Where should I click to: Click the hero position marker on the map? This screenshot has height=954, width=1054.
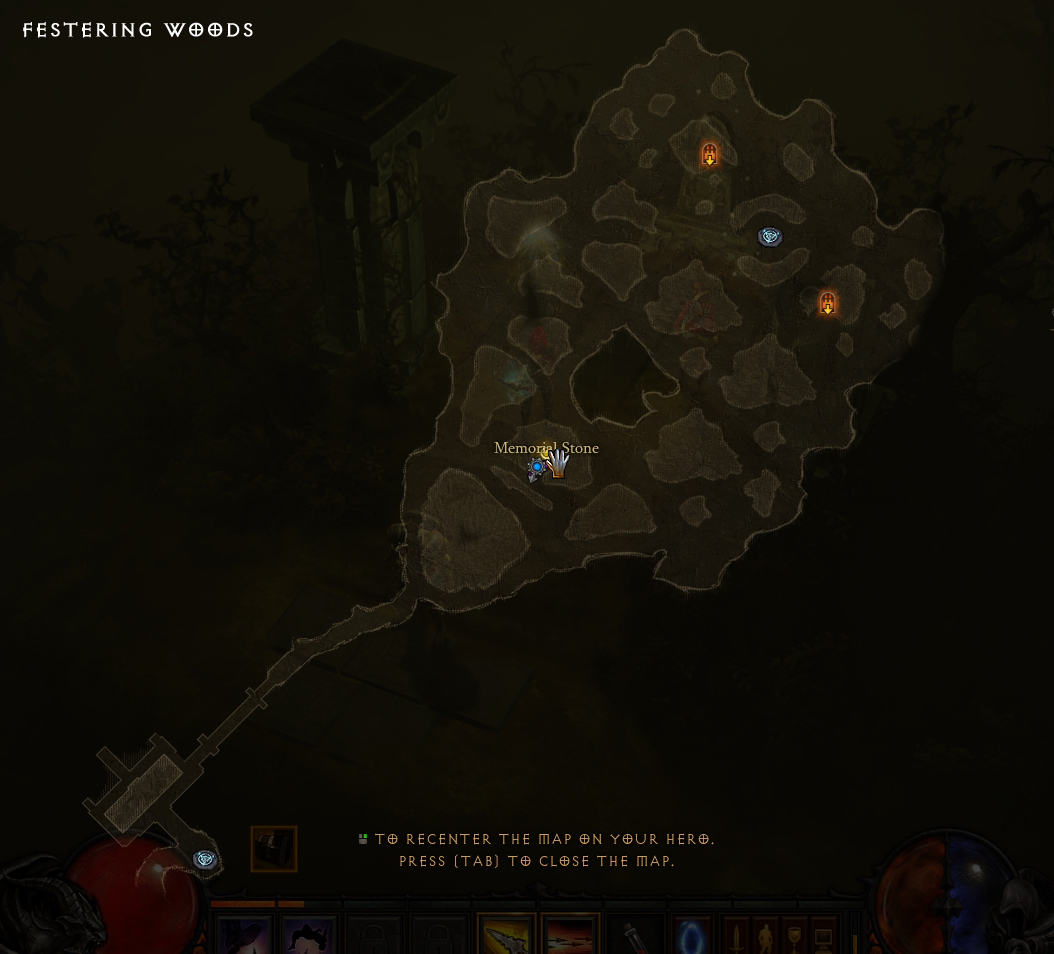tap(538, 467)
